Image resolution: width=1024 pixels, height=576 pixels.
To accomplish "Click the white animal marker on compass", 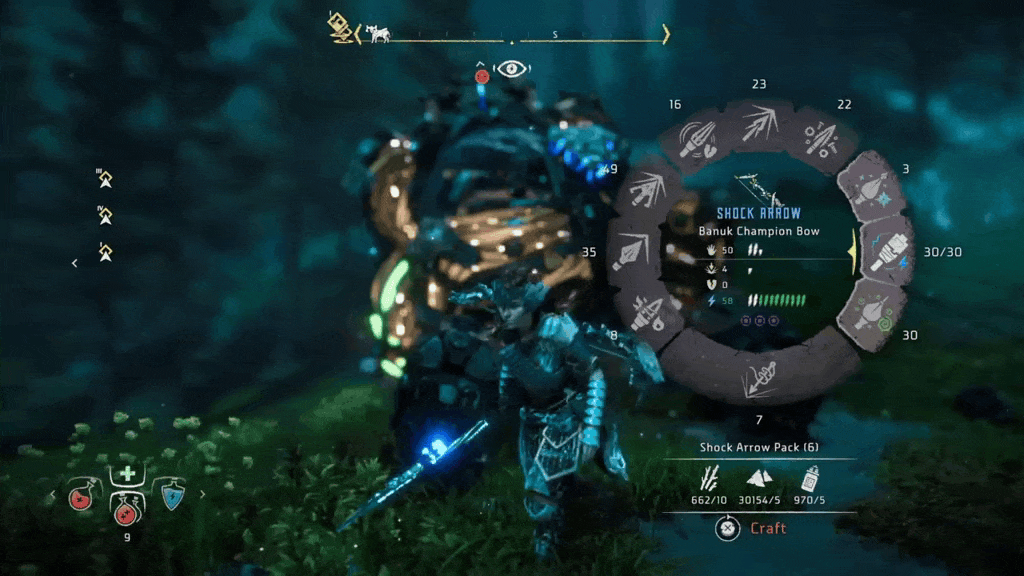I will point(378,34).
